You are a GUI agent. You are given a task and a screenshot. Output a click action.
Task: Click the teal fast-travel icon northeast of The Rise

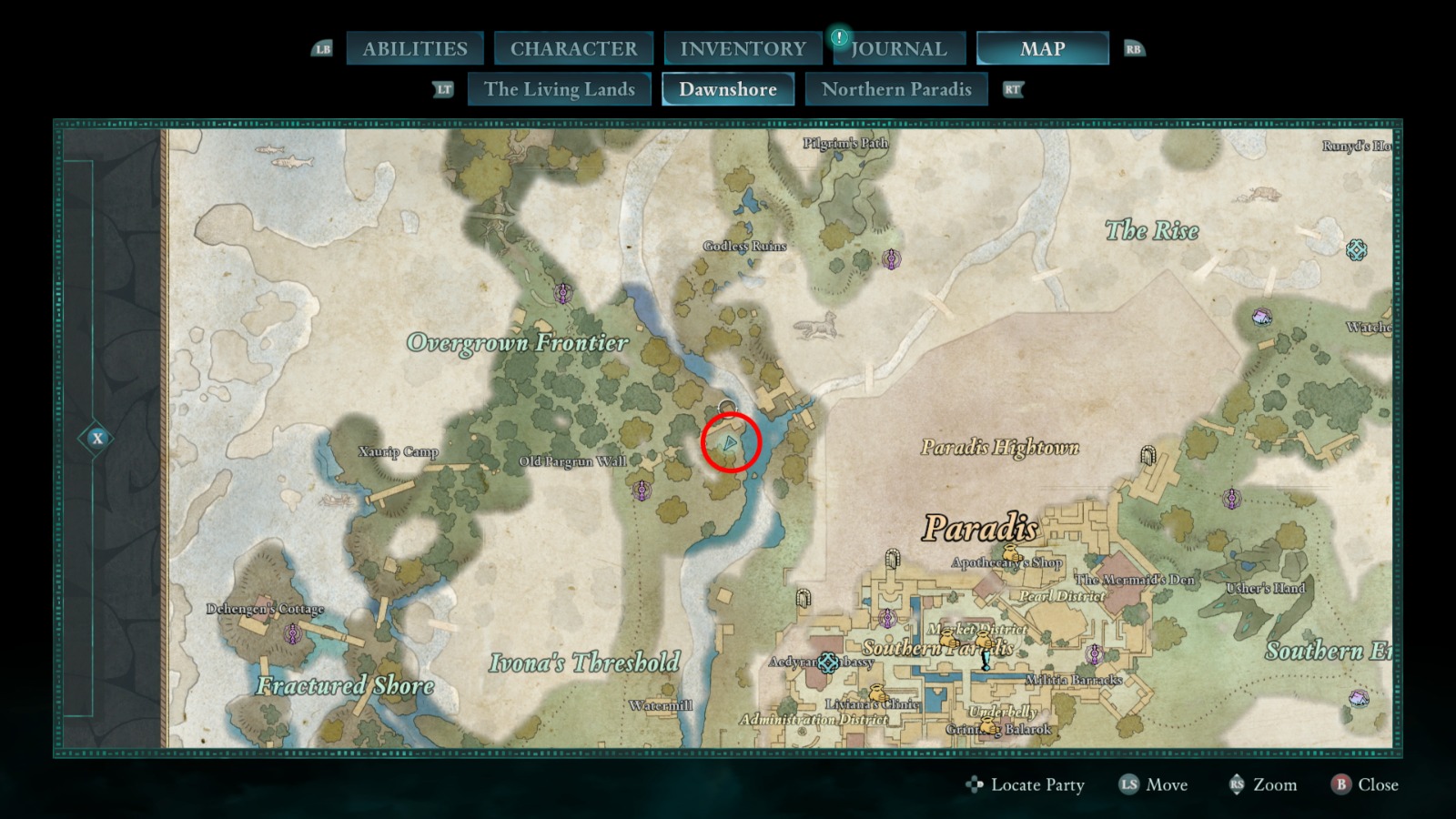(x=1356, y=249)
